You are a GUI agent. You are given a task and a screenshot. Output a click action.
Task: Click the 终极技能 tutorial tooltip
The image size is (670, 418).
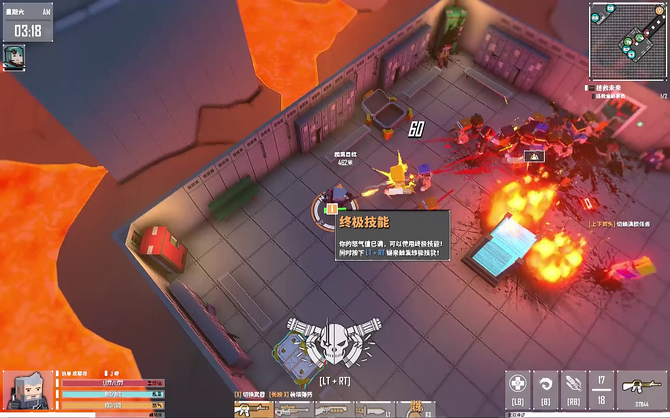click(x=392, y=236)
